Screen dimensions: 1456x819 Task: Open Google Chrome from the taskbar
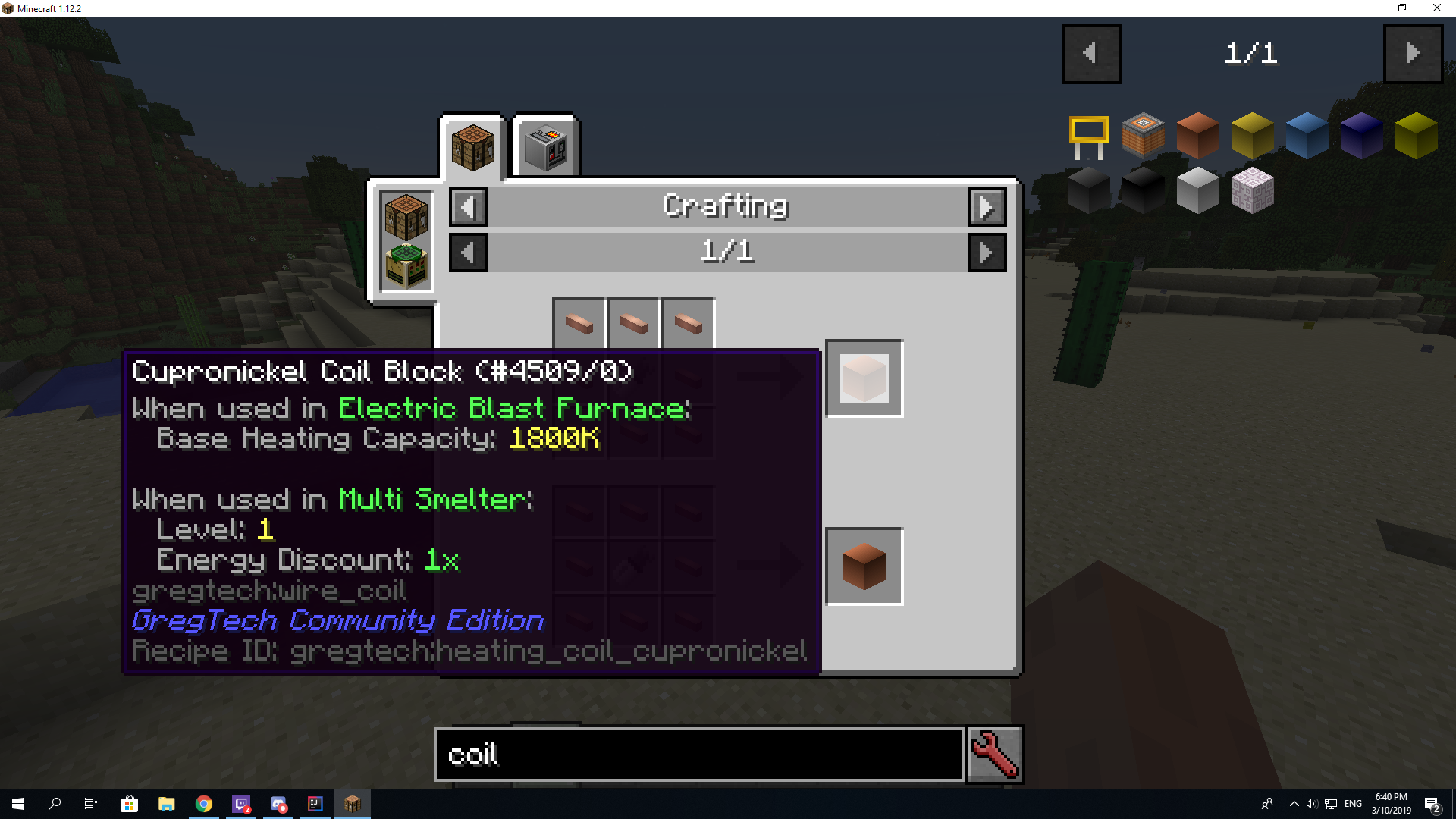[x=203, y=804]
